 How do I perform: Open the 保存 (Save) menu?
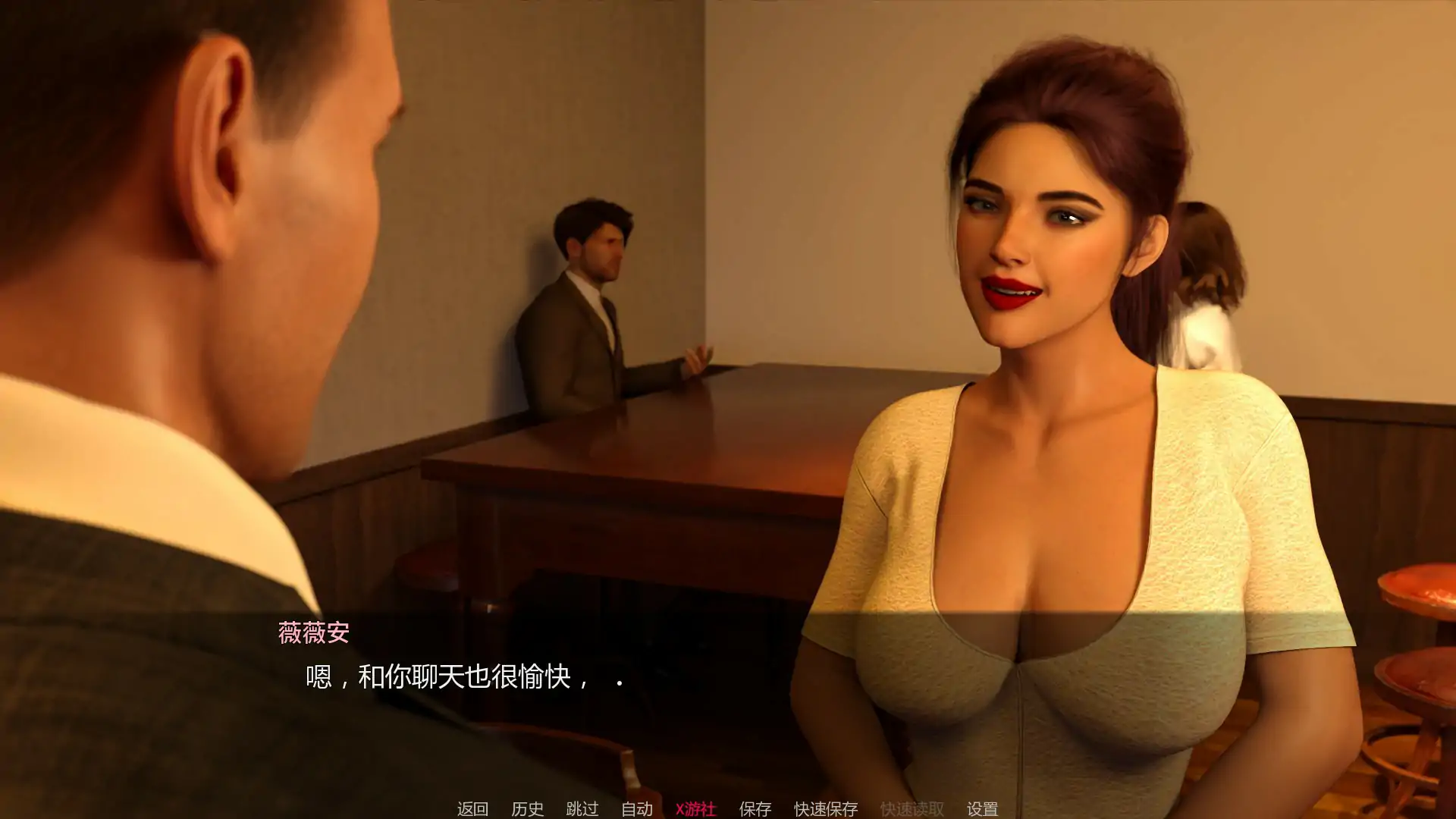(755, 808)
